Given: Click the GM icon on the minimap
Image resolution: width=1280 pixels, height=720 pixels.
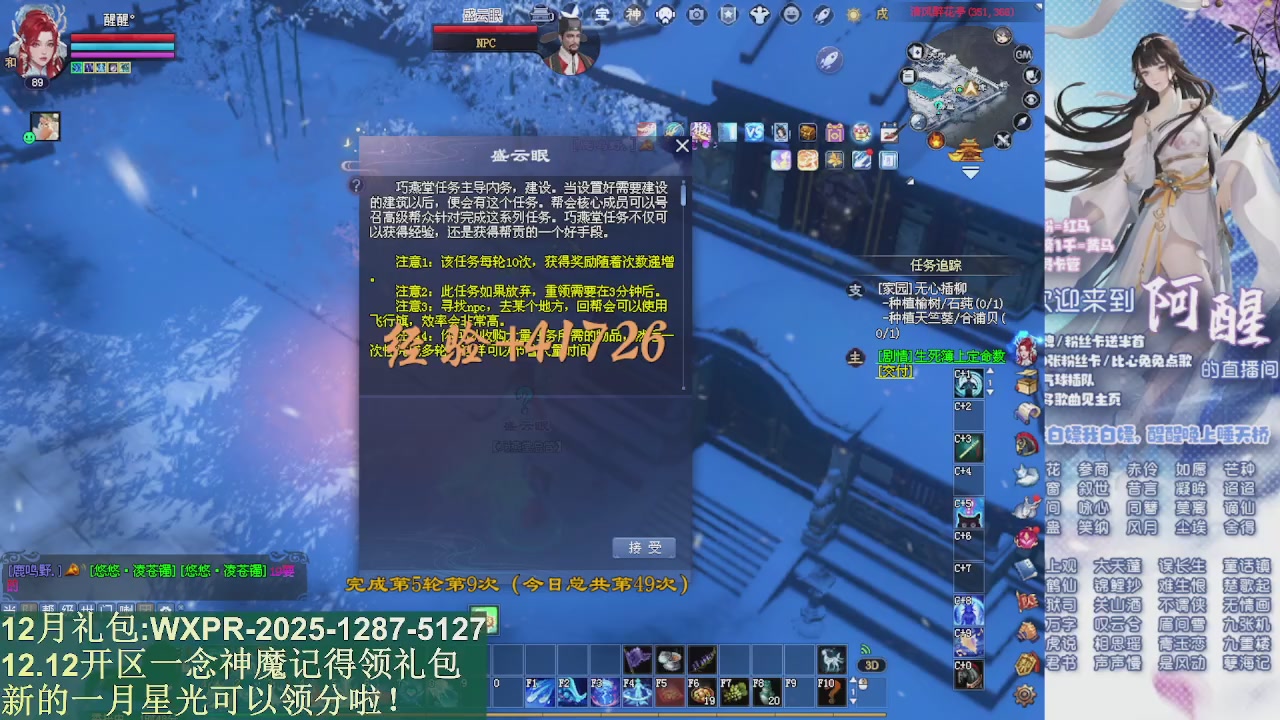Looking at the screenshot, I should (x=1024, y=54).
